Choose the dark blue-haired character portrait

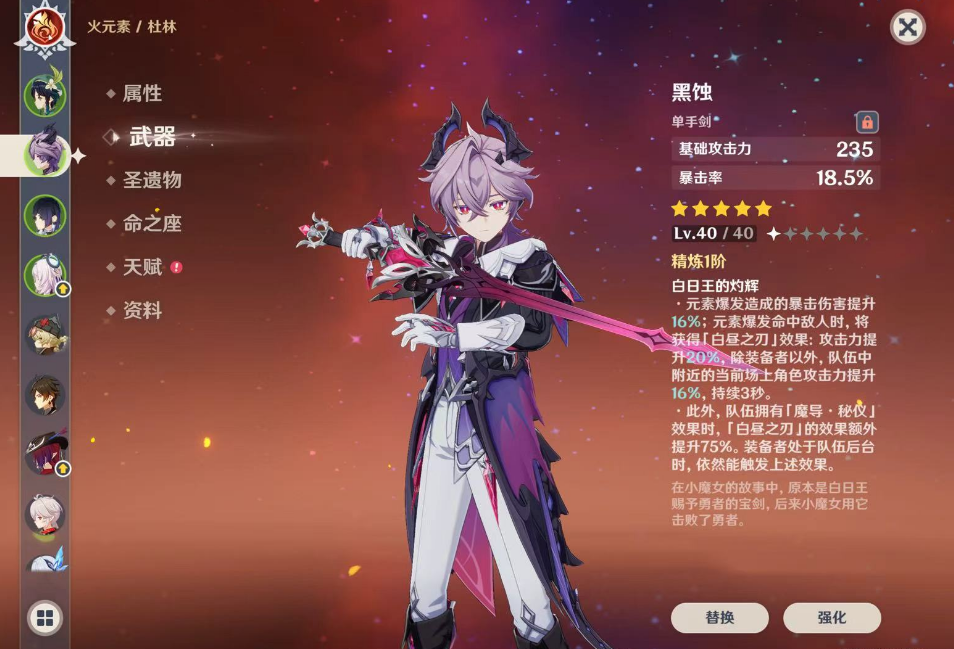45,215
